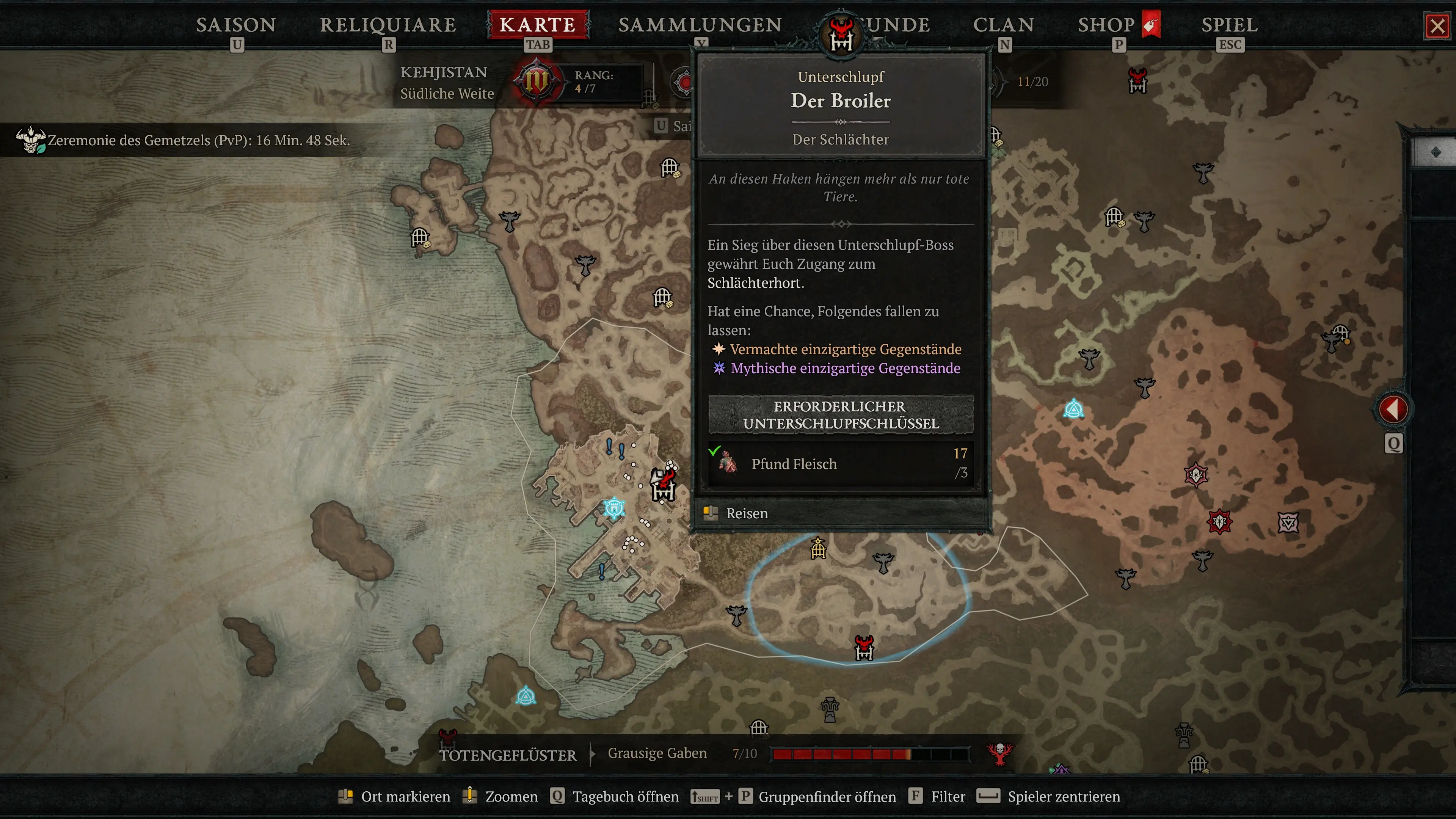Screen dimensions: 1456x819
Task: Close the map screen with the X
Action: point(1437,26)
